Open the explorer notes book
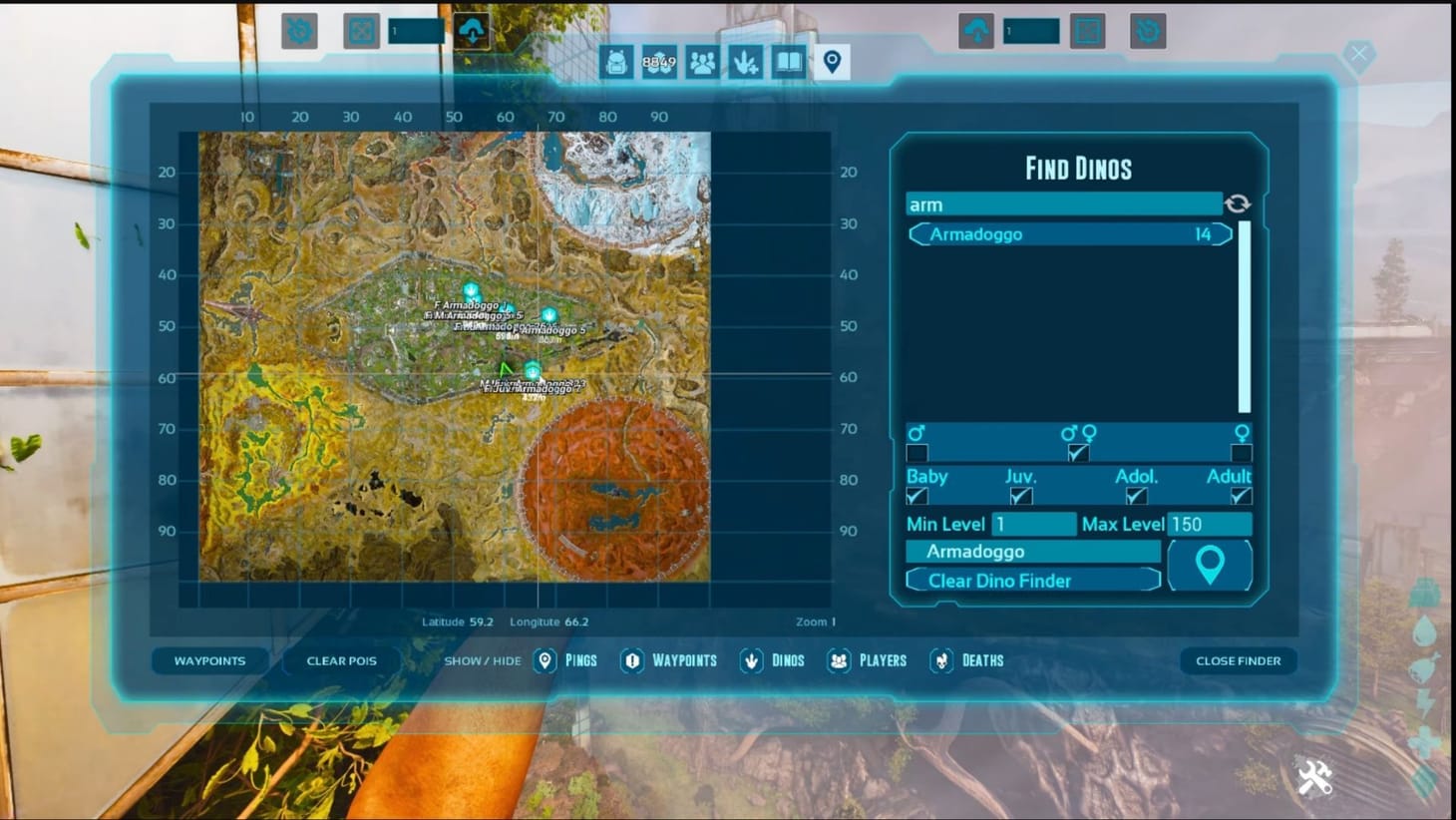Screen dimensions: 1456x820 click(x=788, y=62)
